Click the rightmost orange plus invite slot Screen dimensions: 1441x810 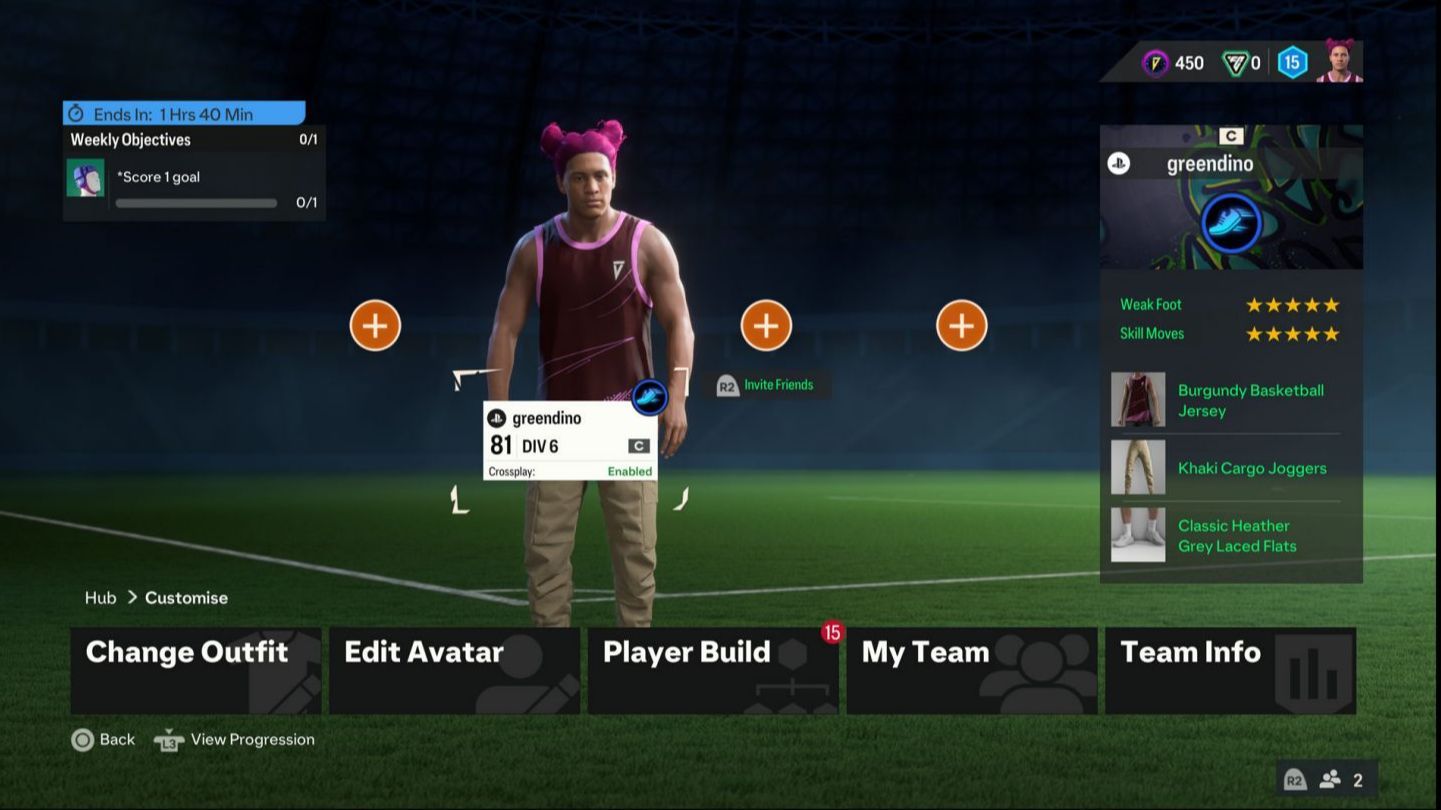tap(961, 324)
